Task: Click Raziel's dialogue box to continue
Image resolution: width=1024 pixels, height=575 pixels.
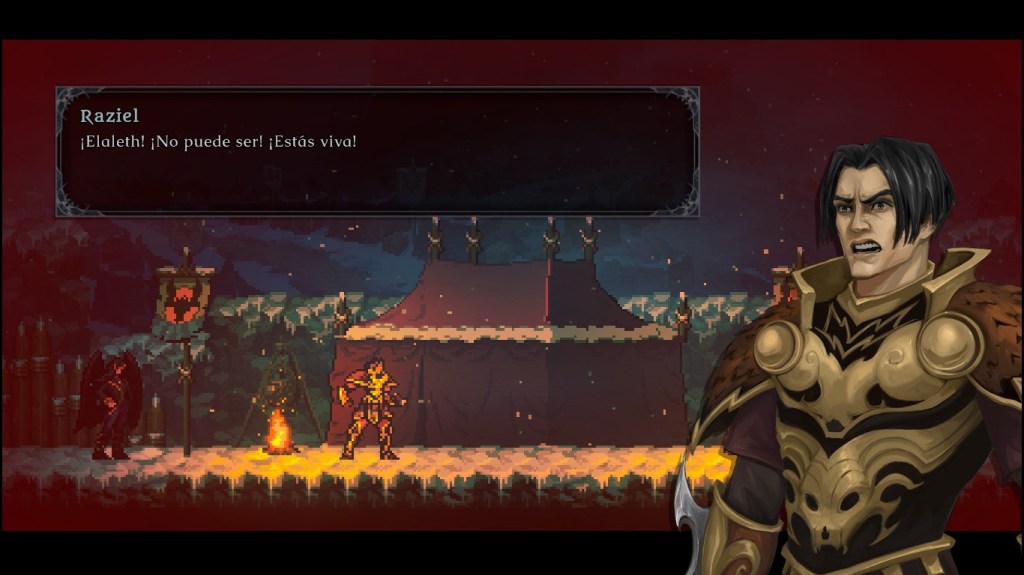Action: 377,152
